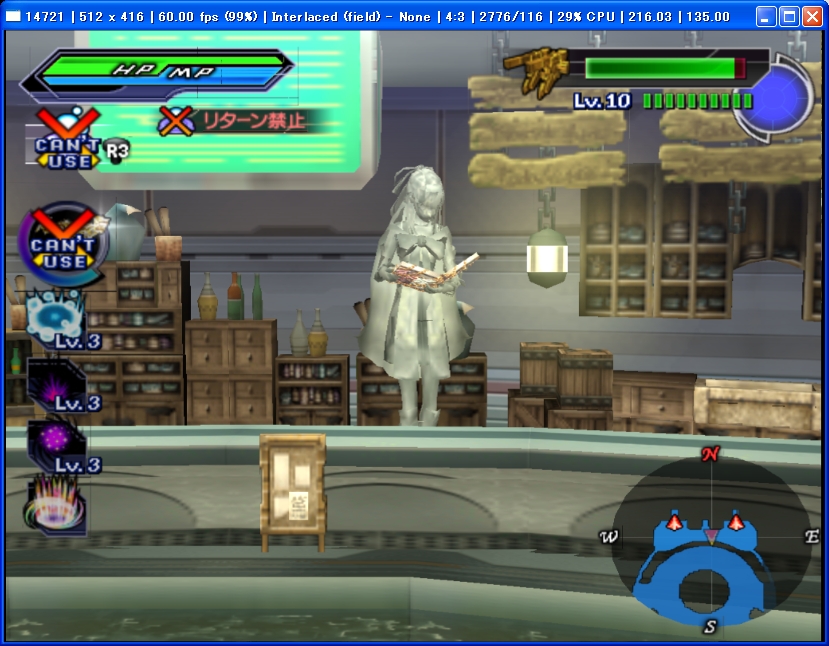Close the emulator window

point(811,17)
